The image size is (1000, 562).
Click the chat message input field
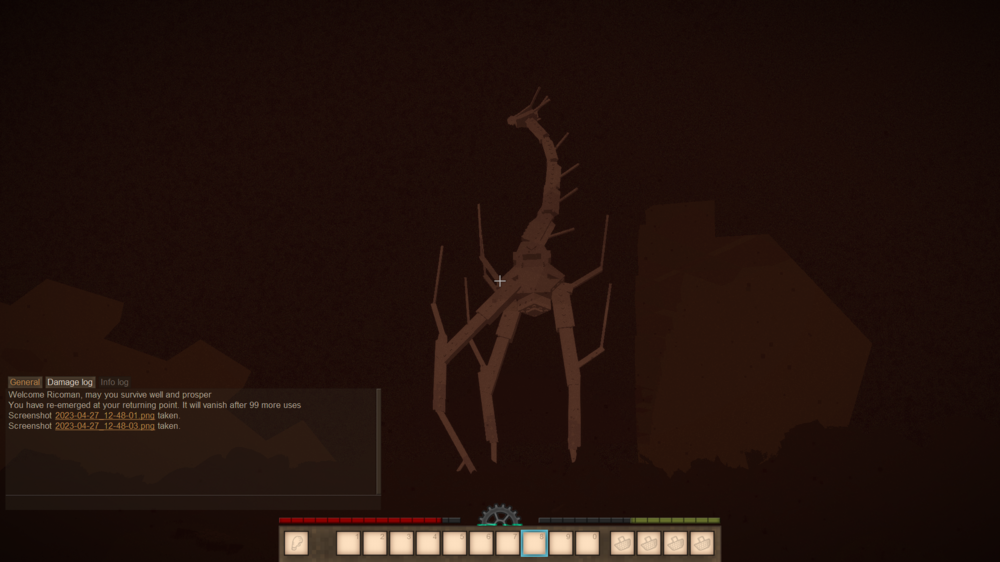pos(190,502)
